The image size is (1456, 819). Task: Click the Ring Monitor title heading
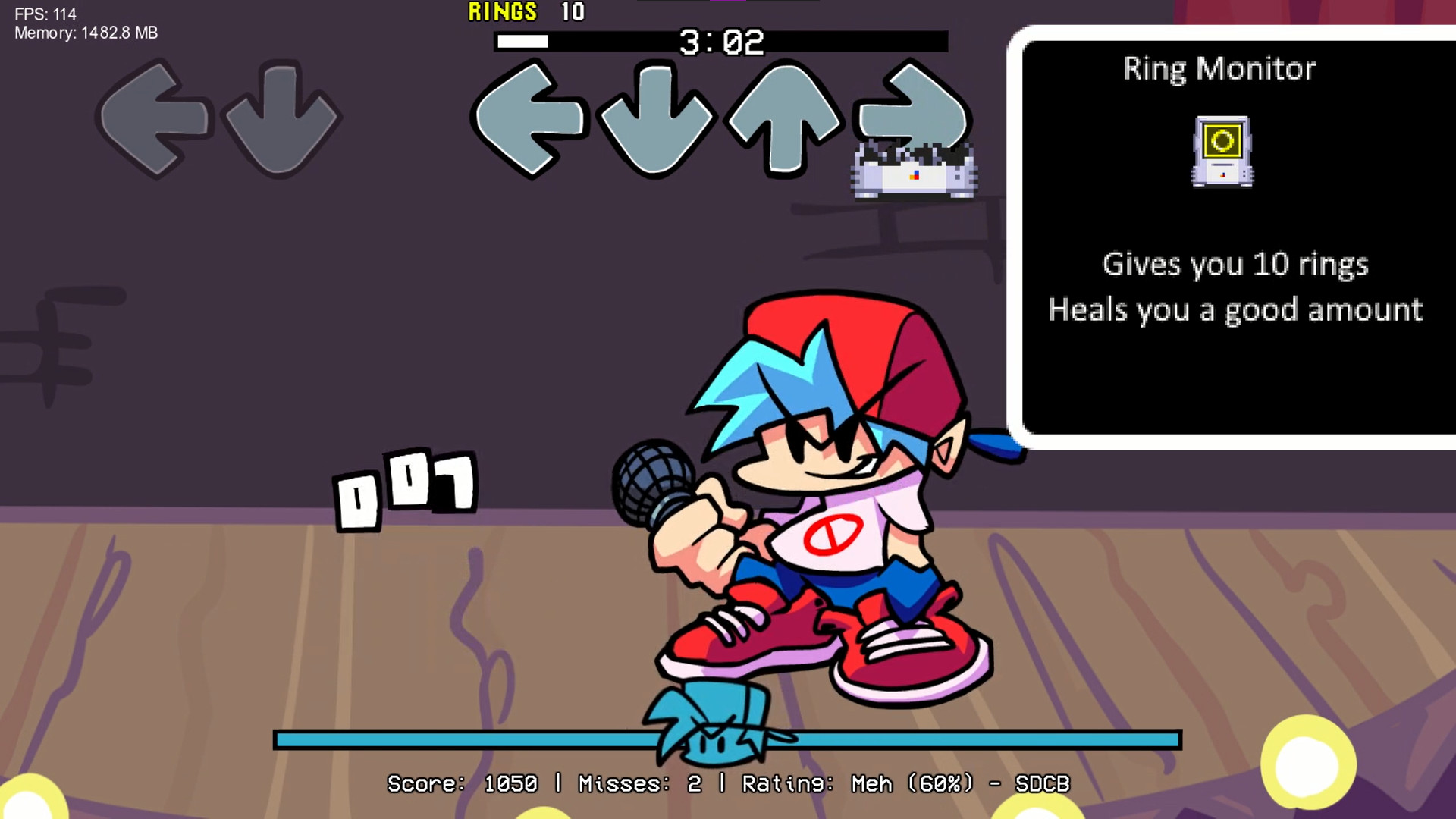pos(1219,69)
